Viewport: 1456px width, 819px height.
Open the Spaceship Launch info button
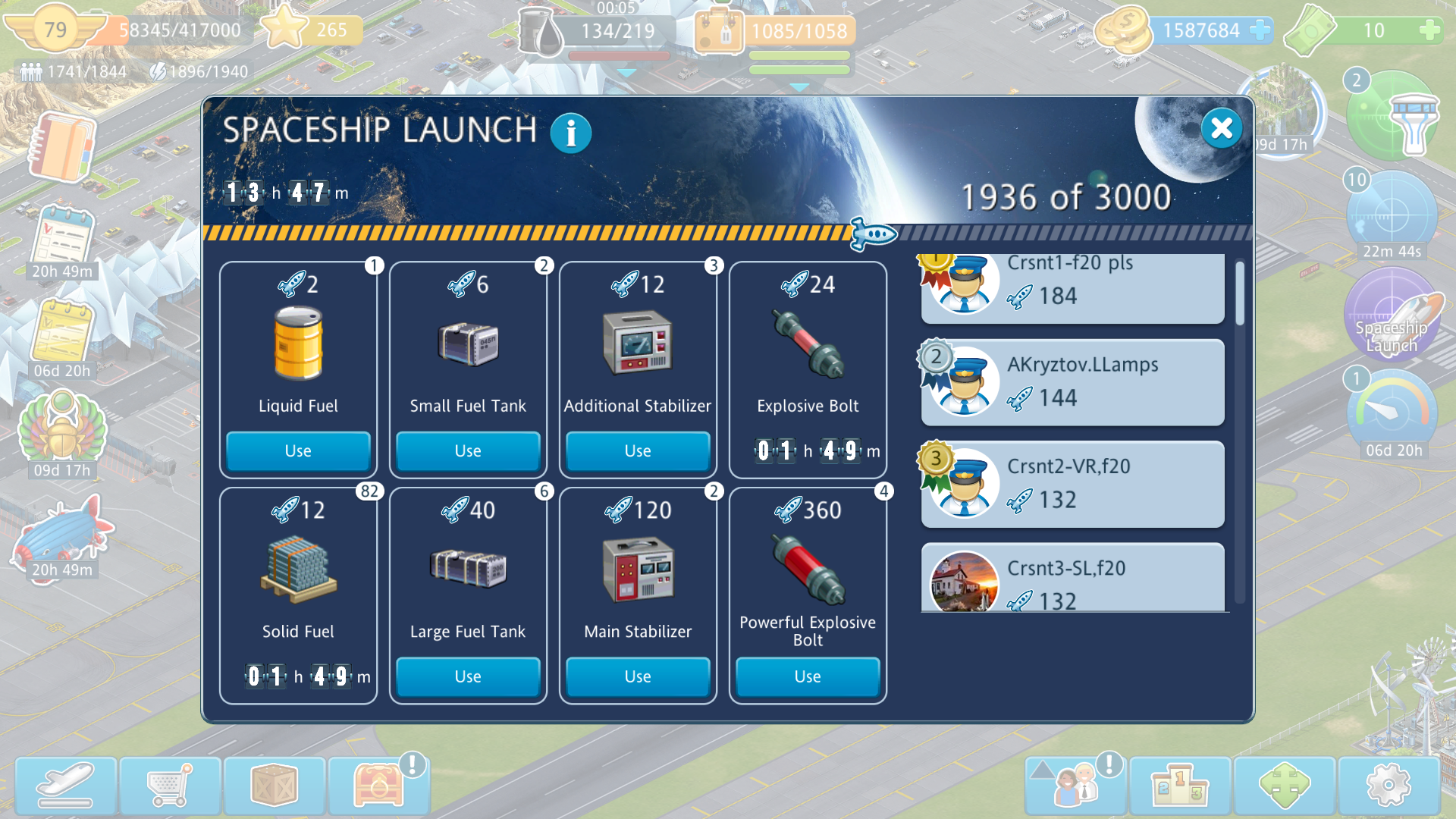(x=570, y=133)
